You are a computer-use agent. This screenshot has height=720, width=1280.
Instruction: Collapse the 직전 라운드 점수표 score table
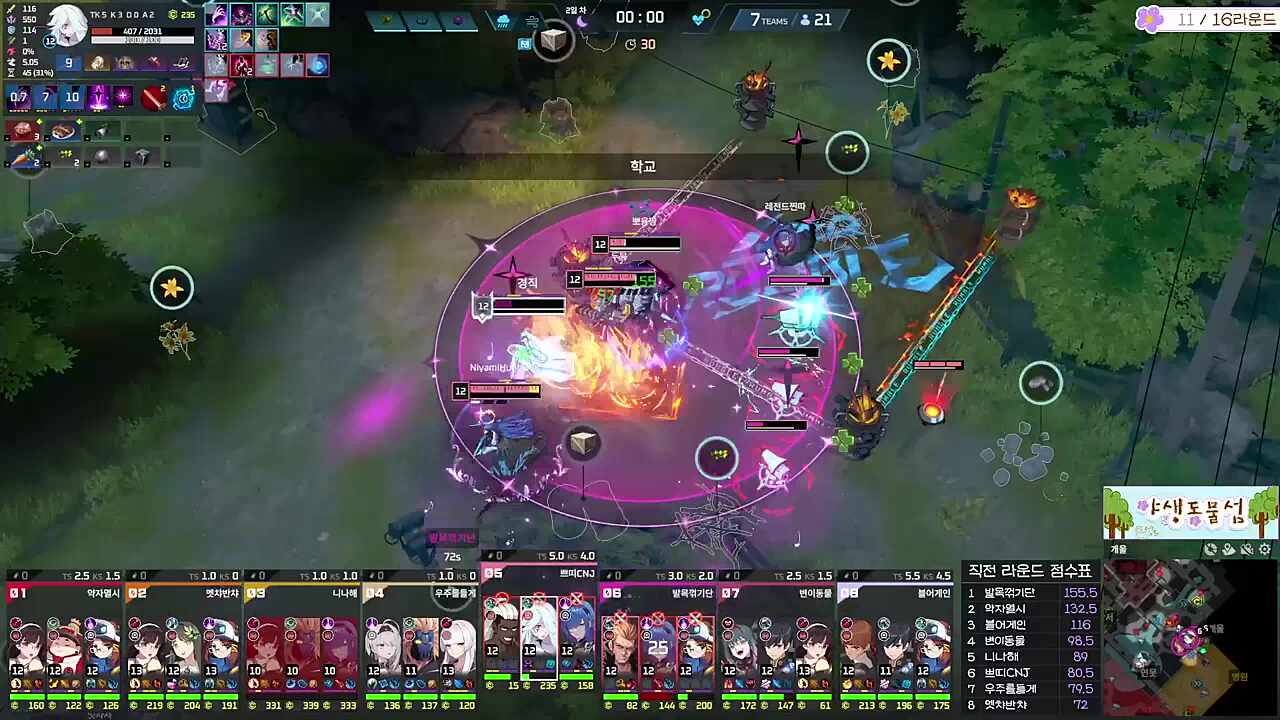(1030, 570)
